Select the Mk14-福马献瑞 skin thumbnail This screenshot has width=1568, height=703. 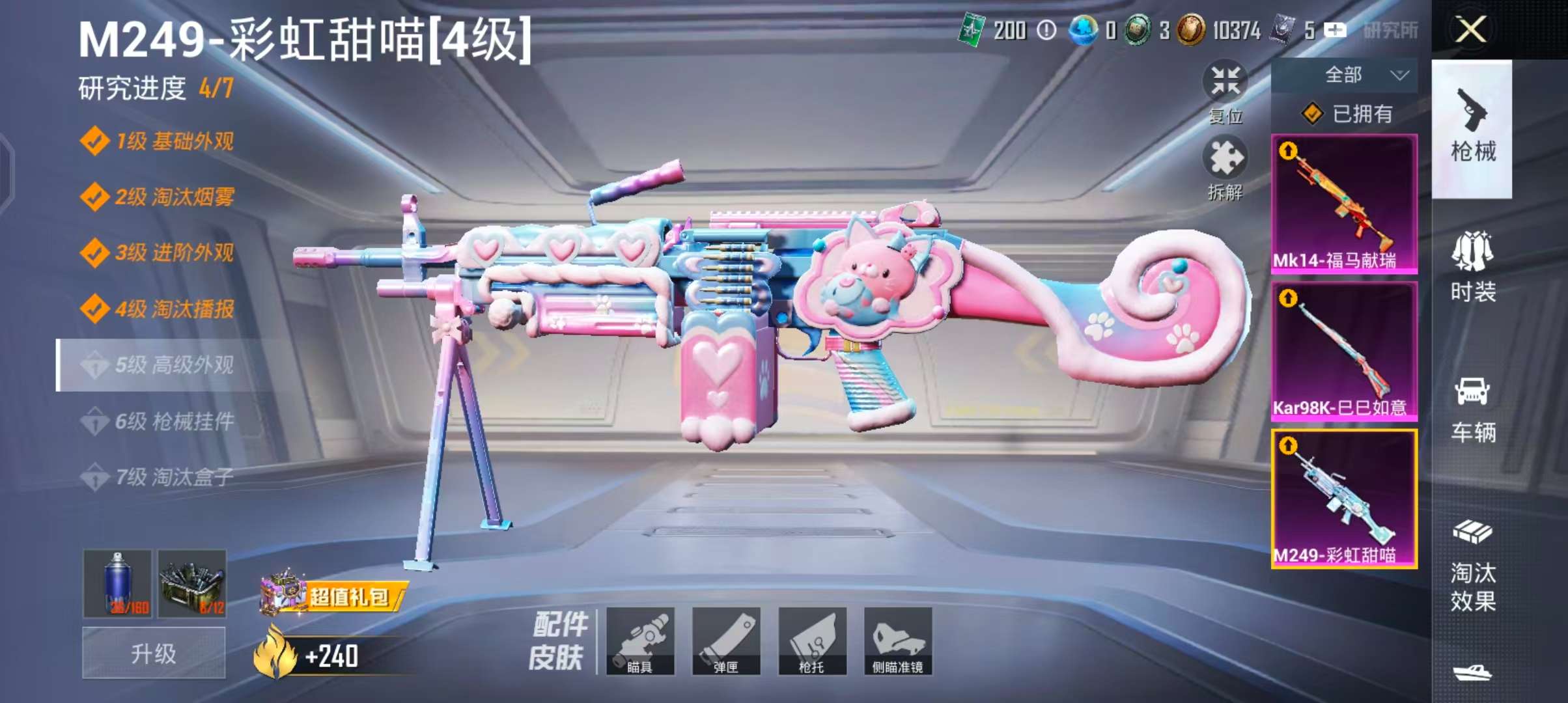pyautogui.click(x=1344, y=204)
